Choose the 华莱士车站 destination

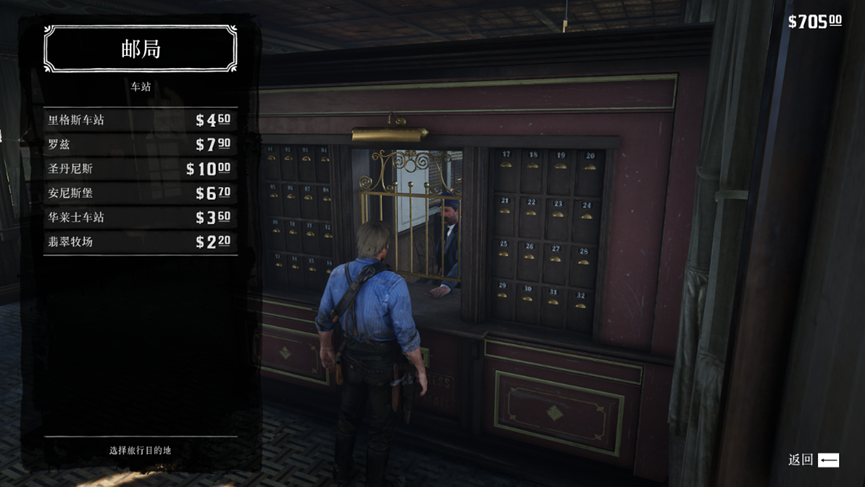[x=140, y=217]
